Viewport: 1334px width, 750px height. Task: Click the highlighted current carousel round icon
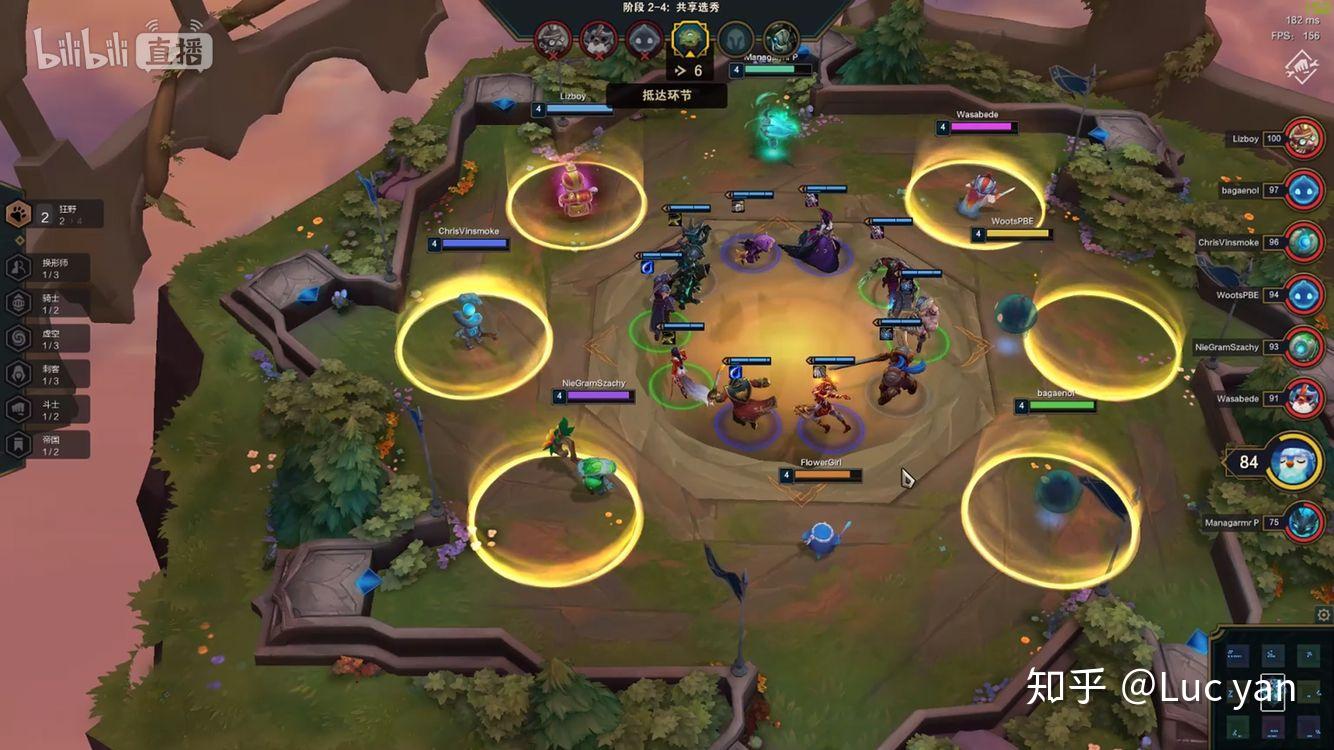click(689, 40)
